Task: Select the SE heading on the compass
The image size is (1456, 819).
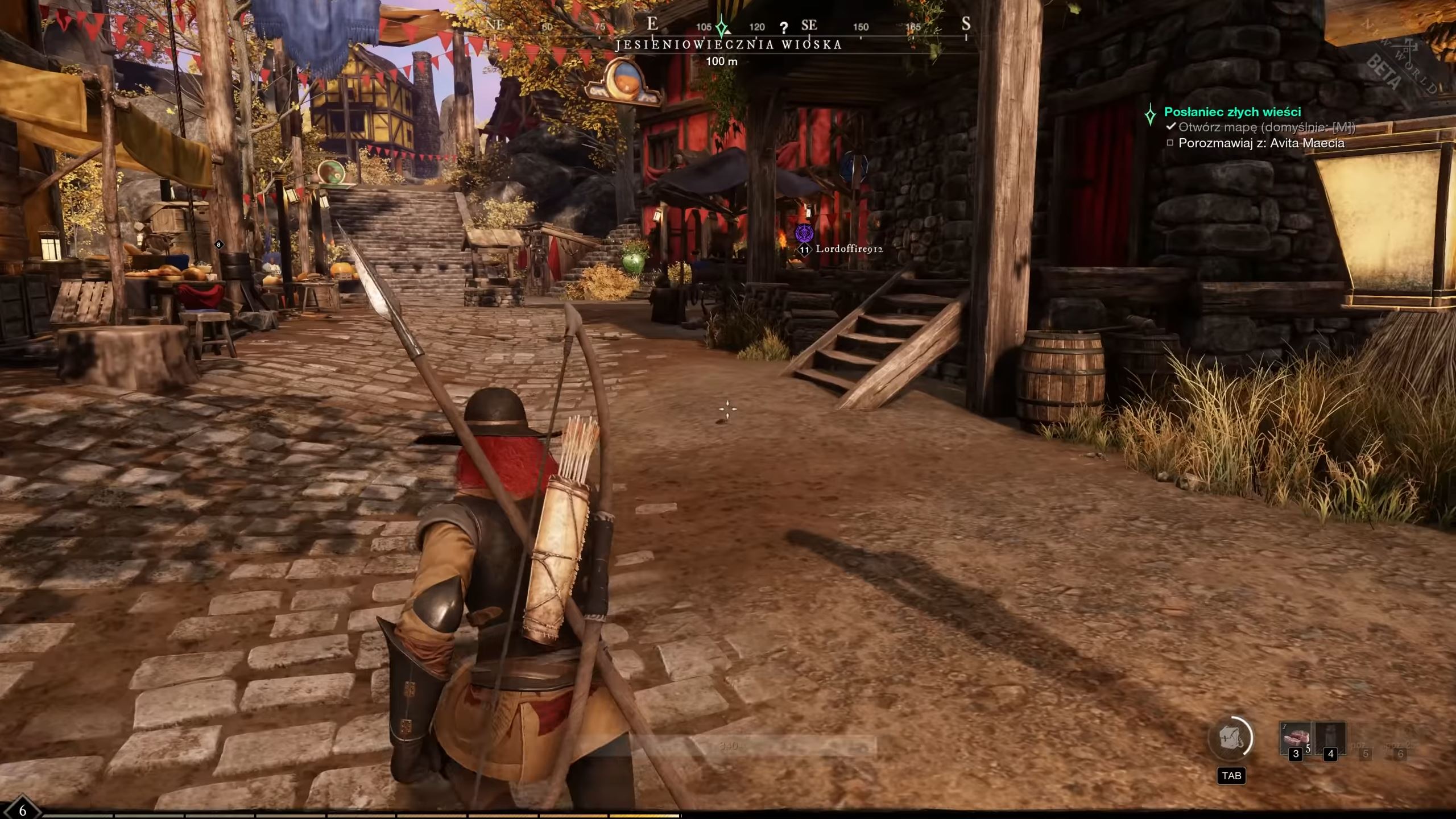Action: (810, 24)
